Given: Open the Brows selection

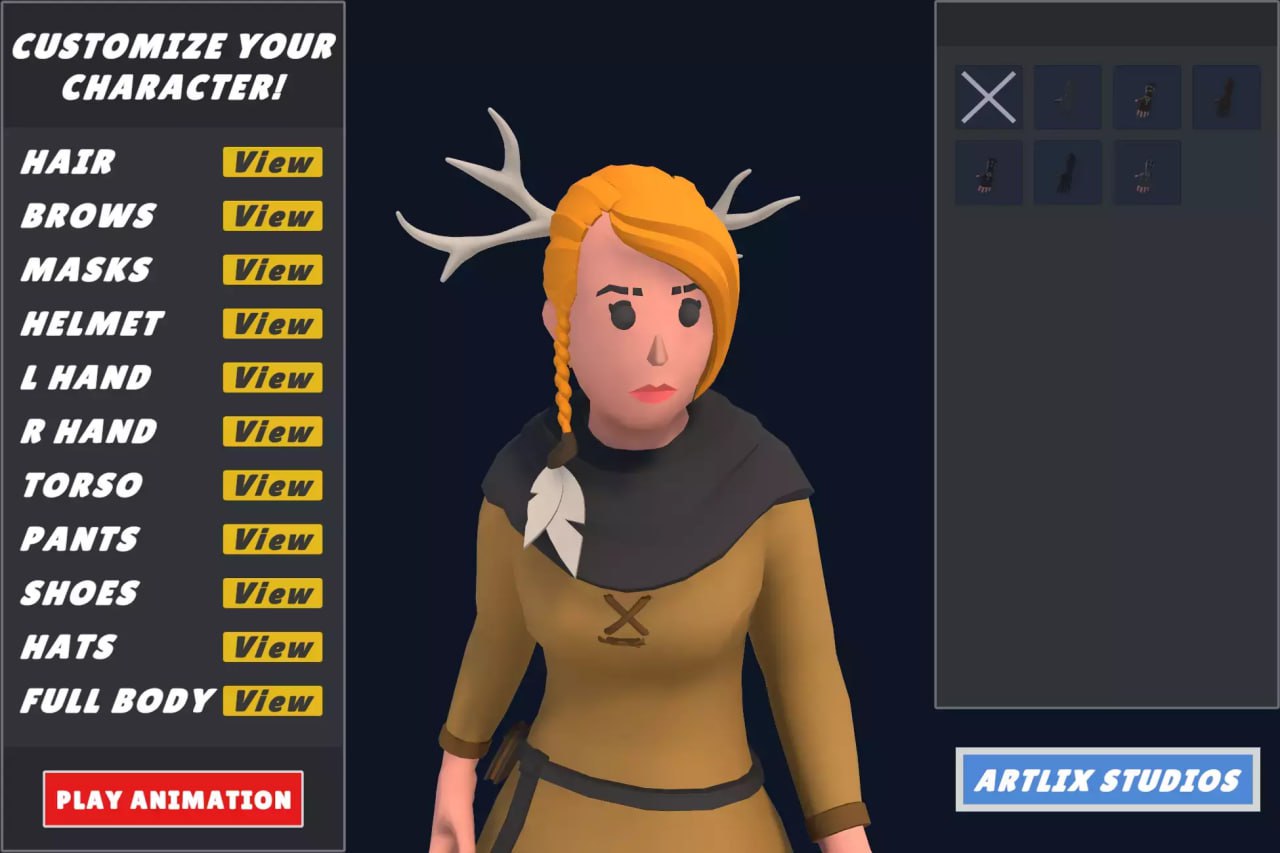Looking at the screenshot, I should pyautogui.click(x=271, y=217).
